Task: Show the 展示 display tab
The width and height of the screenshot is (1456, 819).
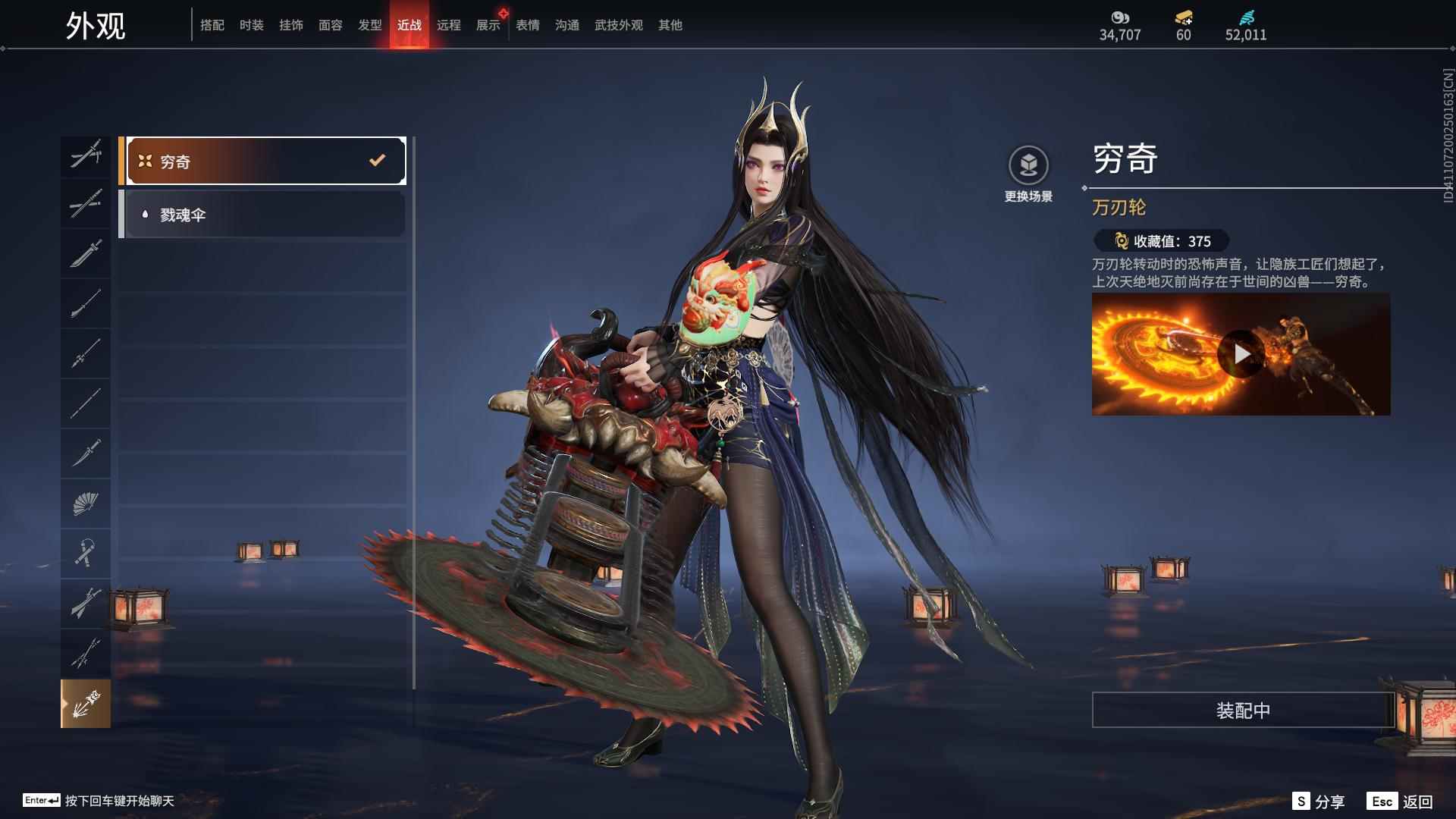Action: 488,25
